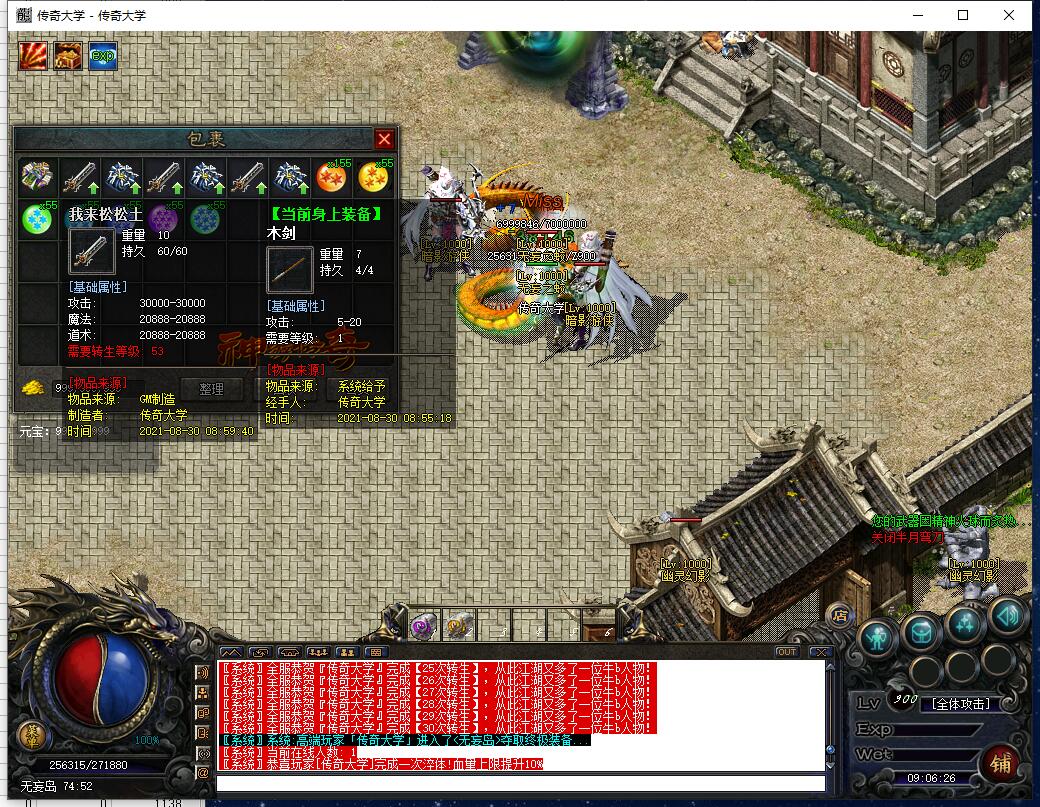The width and height of the screenshot is (1040, 807).
Task: Click the 整理 sort button in the bag
Action: 211,389
